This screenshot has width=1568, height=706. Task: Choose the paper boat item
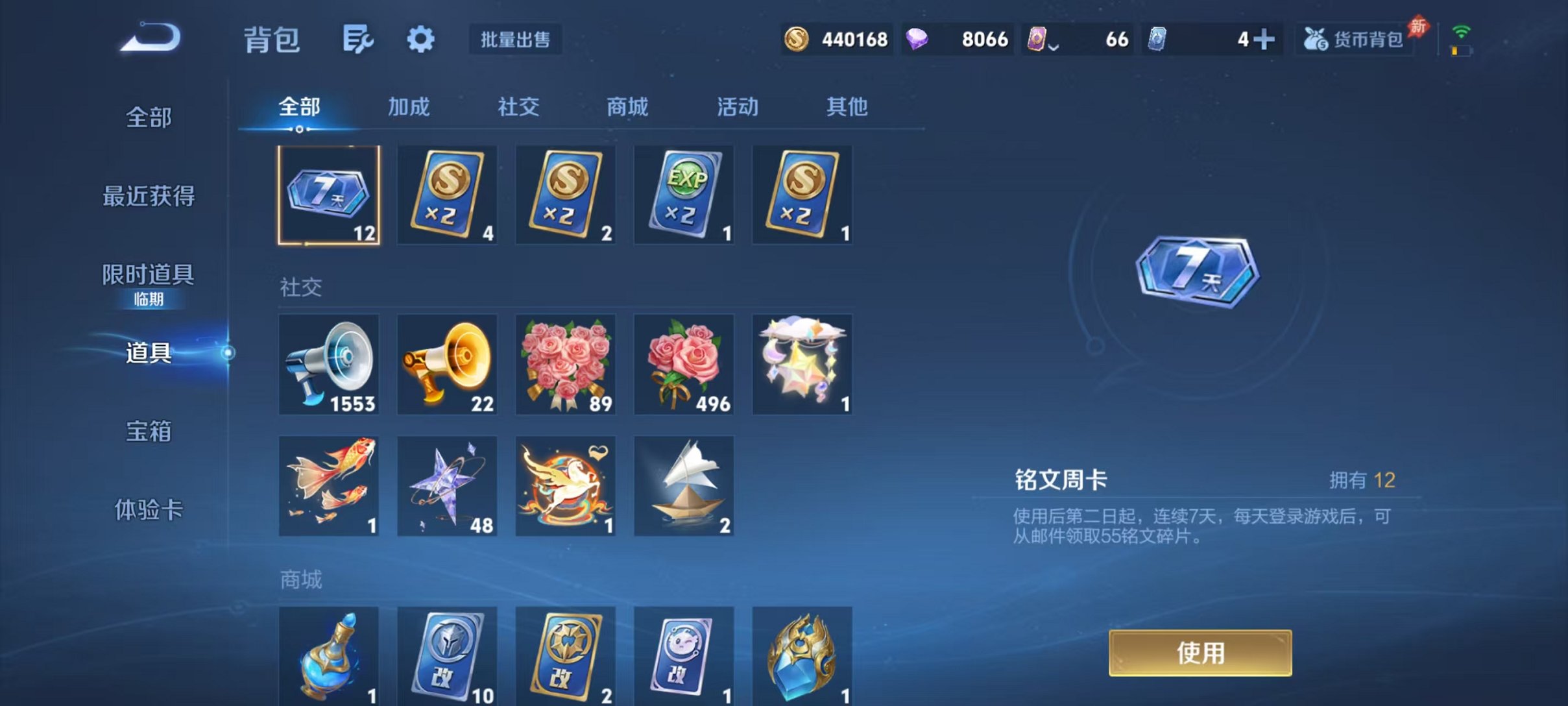click(x=684, y=485)
